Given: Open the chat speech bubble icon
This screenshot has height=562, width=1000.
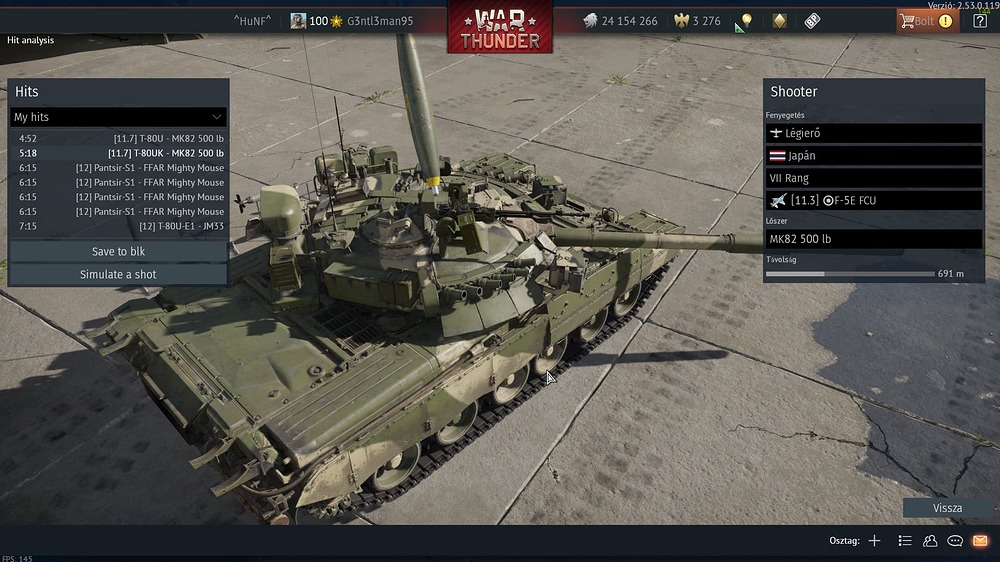Looking at the screenshot, I should tap(955, 541).
